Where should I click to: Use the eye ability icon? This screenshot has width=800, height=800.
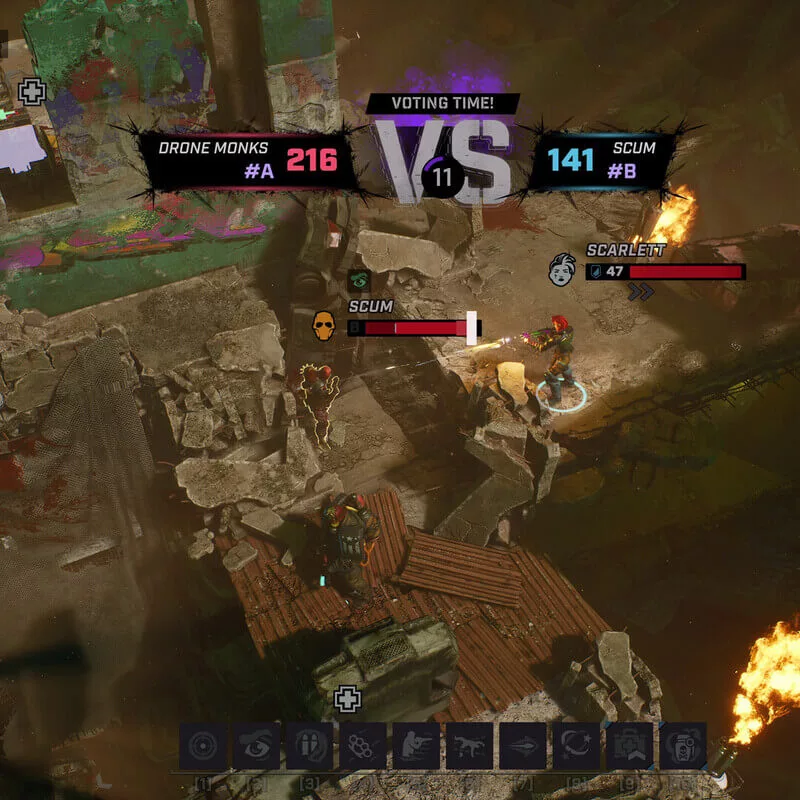click(x=257, y=746)
